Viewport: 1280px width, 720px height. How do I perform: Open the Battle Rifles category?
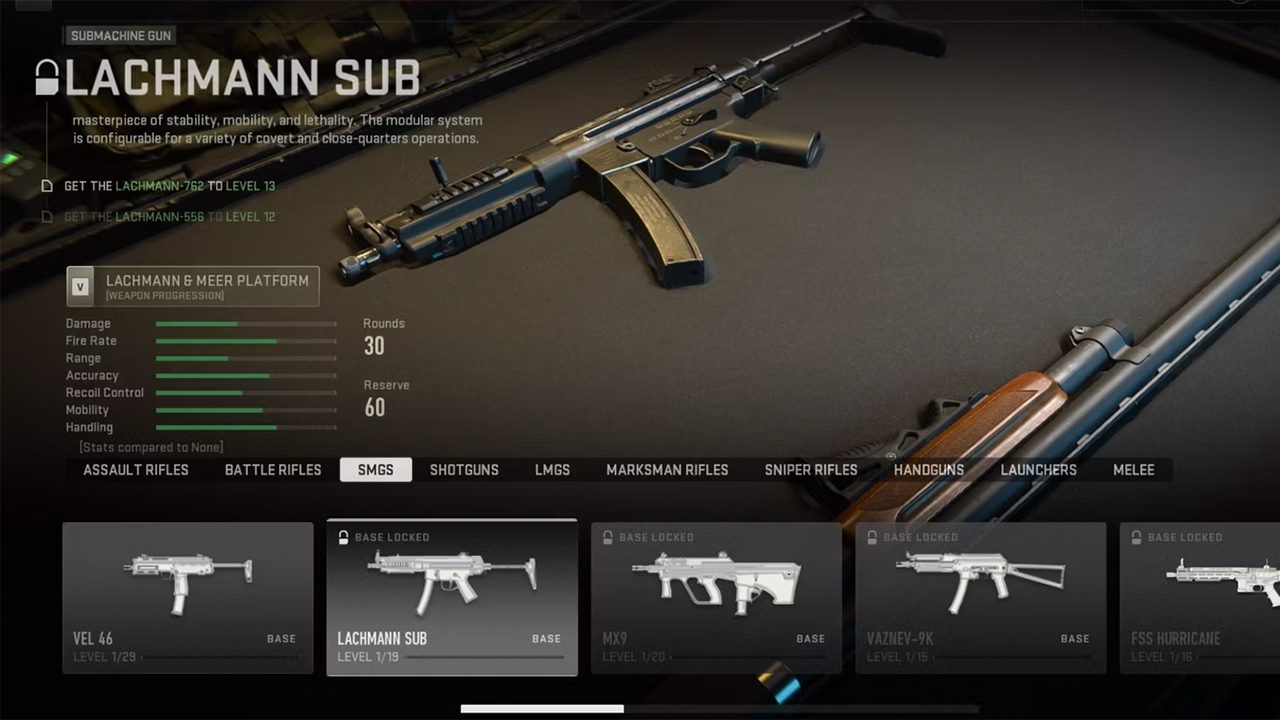coord(273,470)
